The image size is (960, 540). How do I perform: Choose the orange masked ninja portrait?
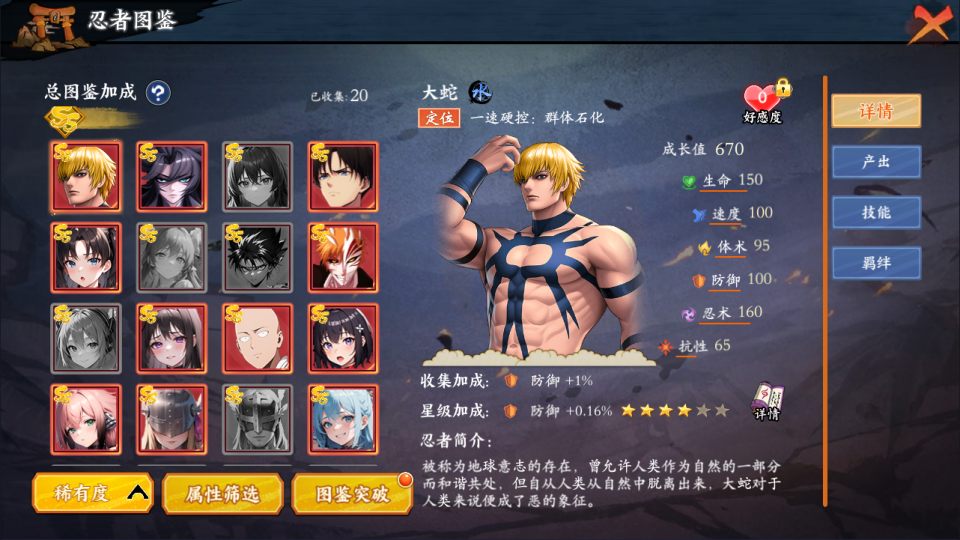(x=343, y=257)
